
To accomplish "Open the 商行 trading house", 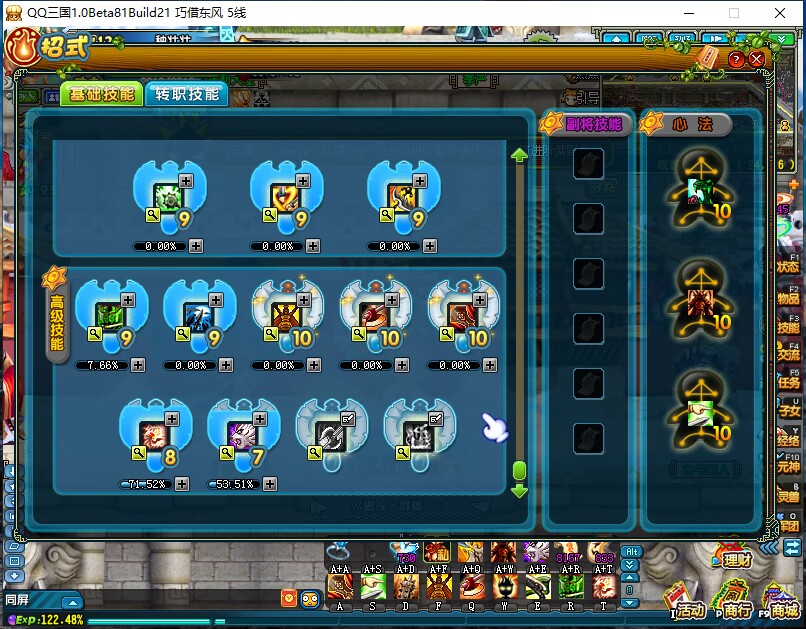I will [x=737, y=608].
